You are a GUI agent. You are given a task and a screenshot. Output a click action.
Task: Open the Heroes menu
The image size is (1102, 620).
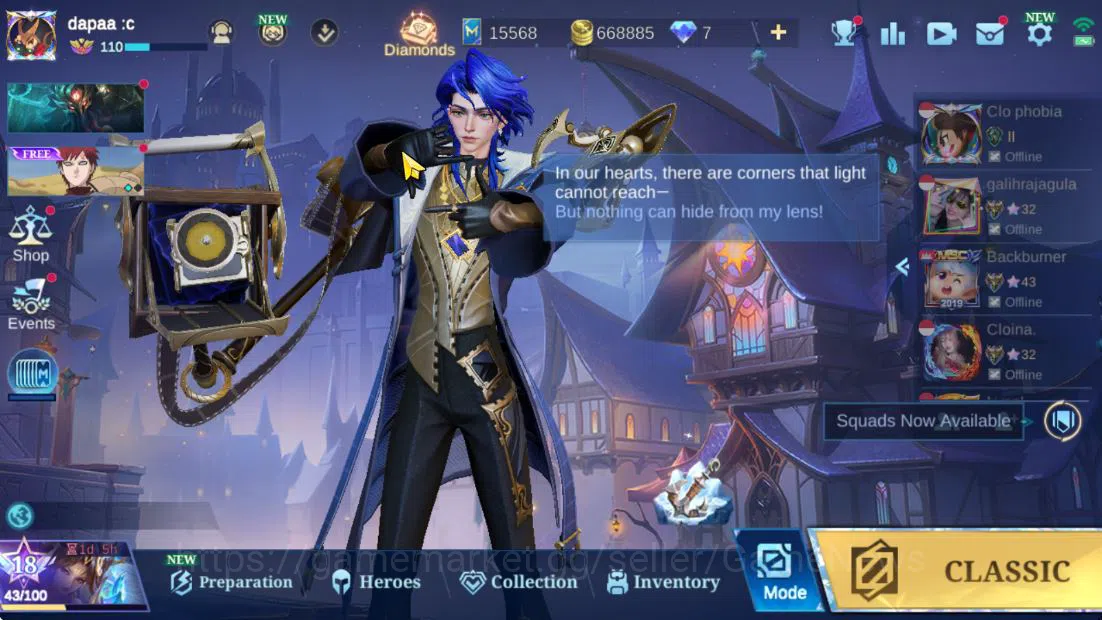click(x=376, y=582)
